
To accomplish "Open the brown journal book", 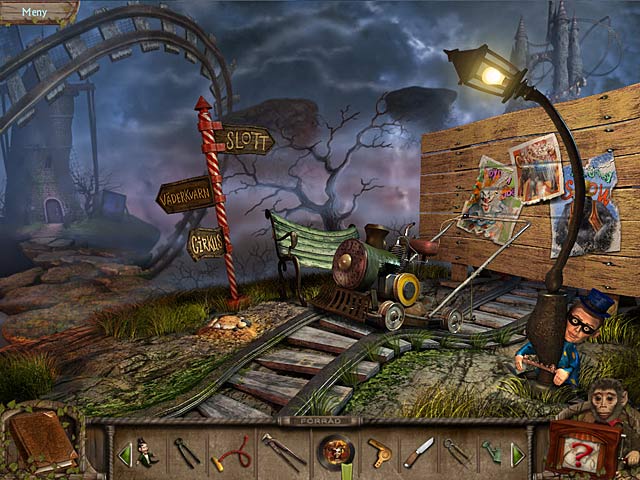I will click(x=41, y=441).
